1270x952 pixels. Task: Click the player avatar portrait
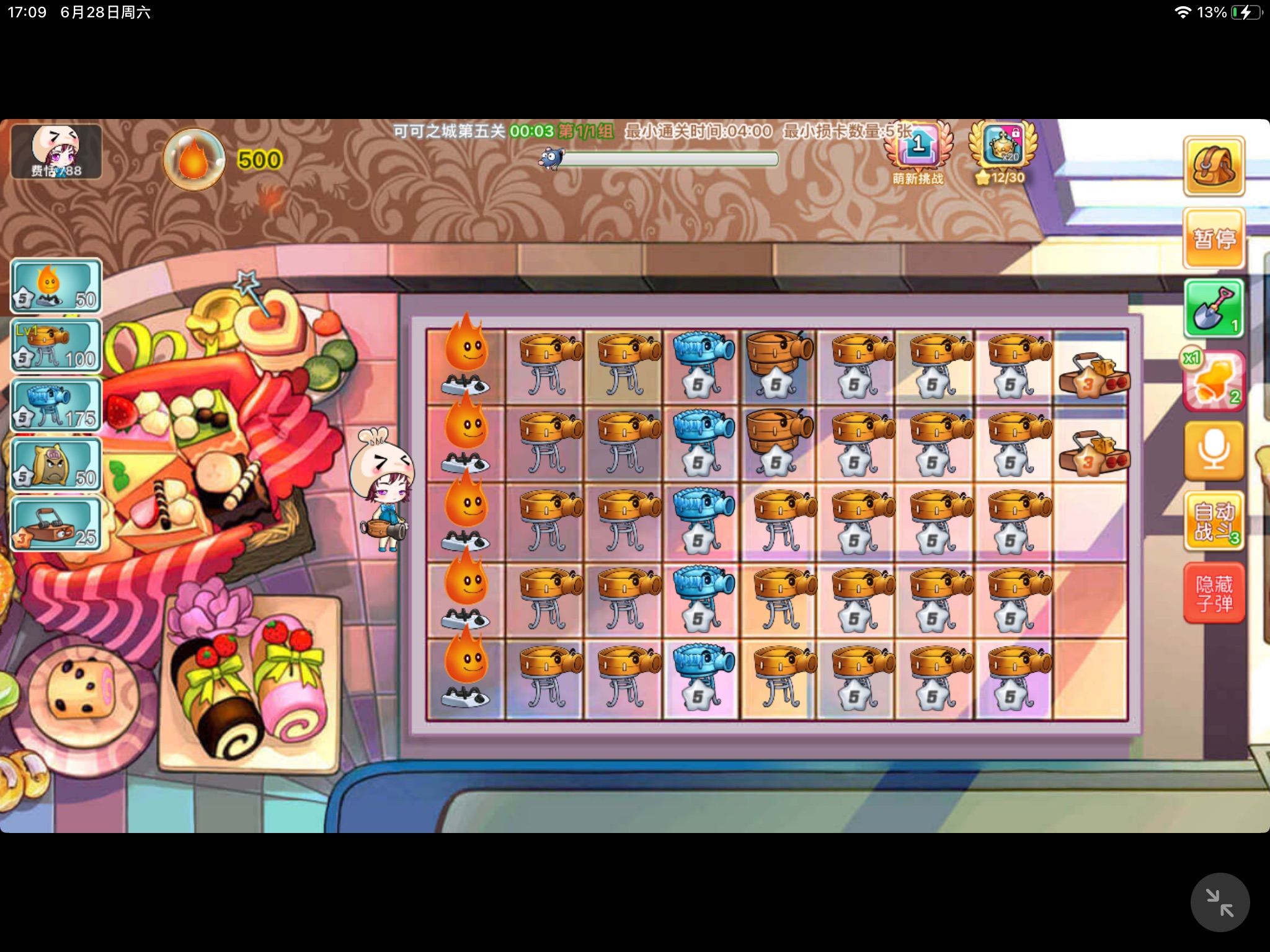click(56, 152)
